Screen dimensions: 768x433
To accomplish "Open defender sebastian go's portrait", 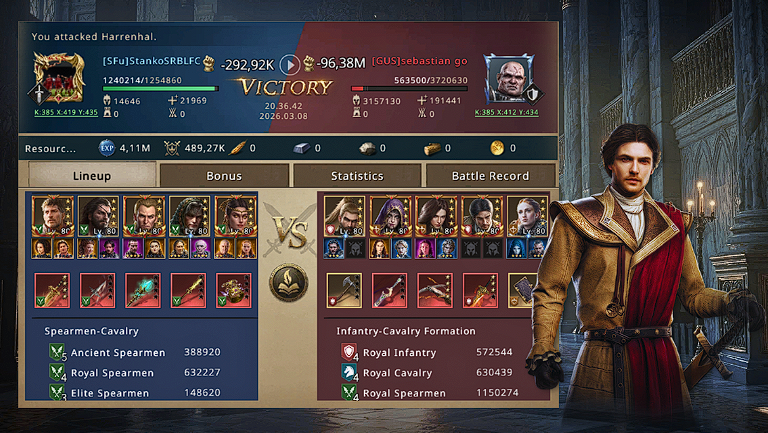I will pyautogui.click(x=508, y=78).
